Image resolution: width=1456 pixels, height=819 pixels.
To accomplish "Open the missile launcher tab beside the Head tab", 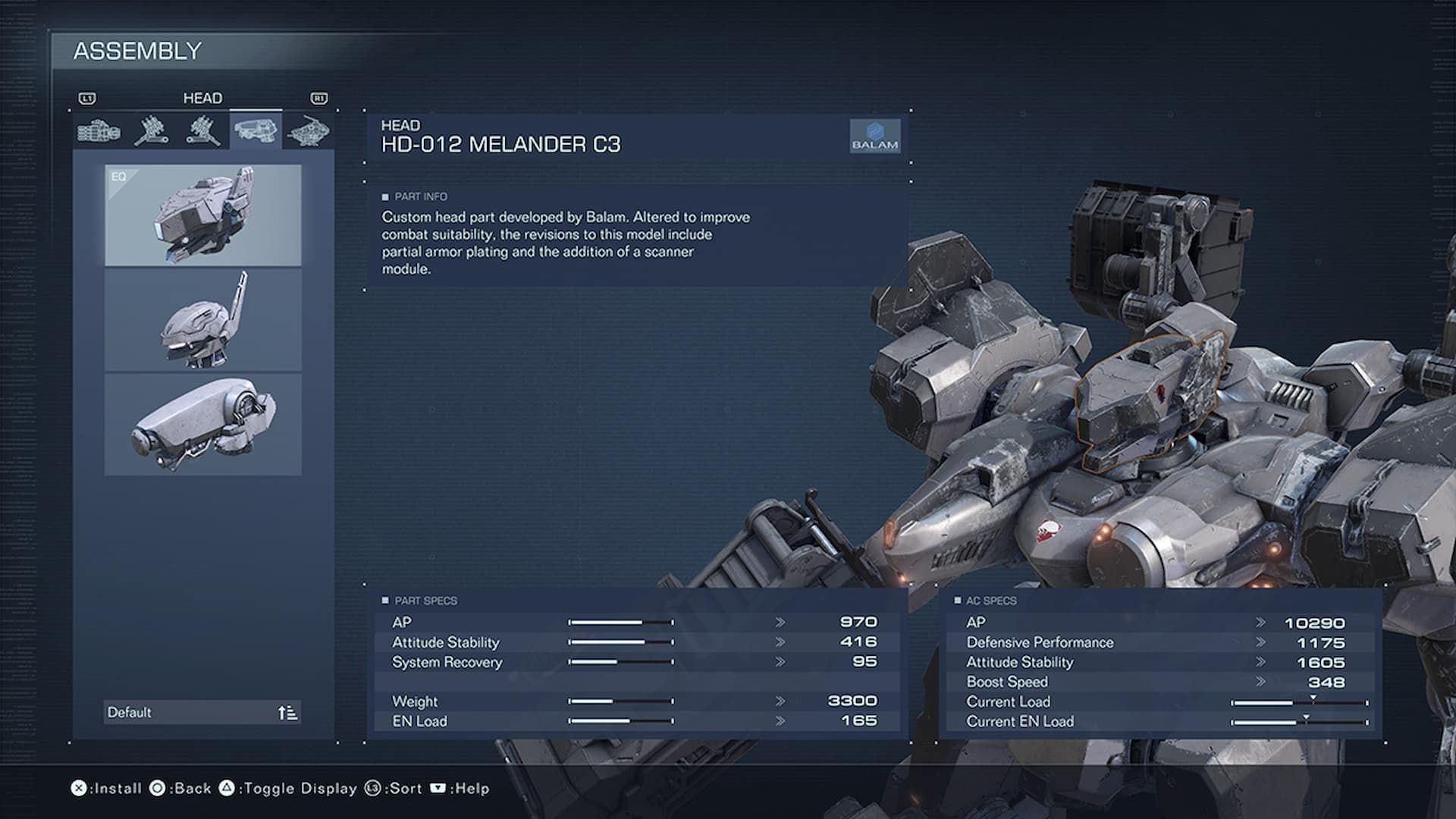I will (x=202, y=131).
